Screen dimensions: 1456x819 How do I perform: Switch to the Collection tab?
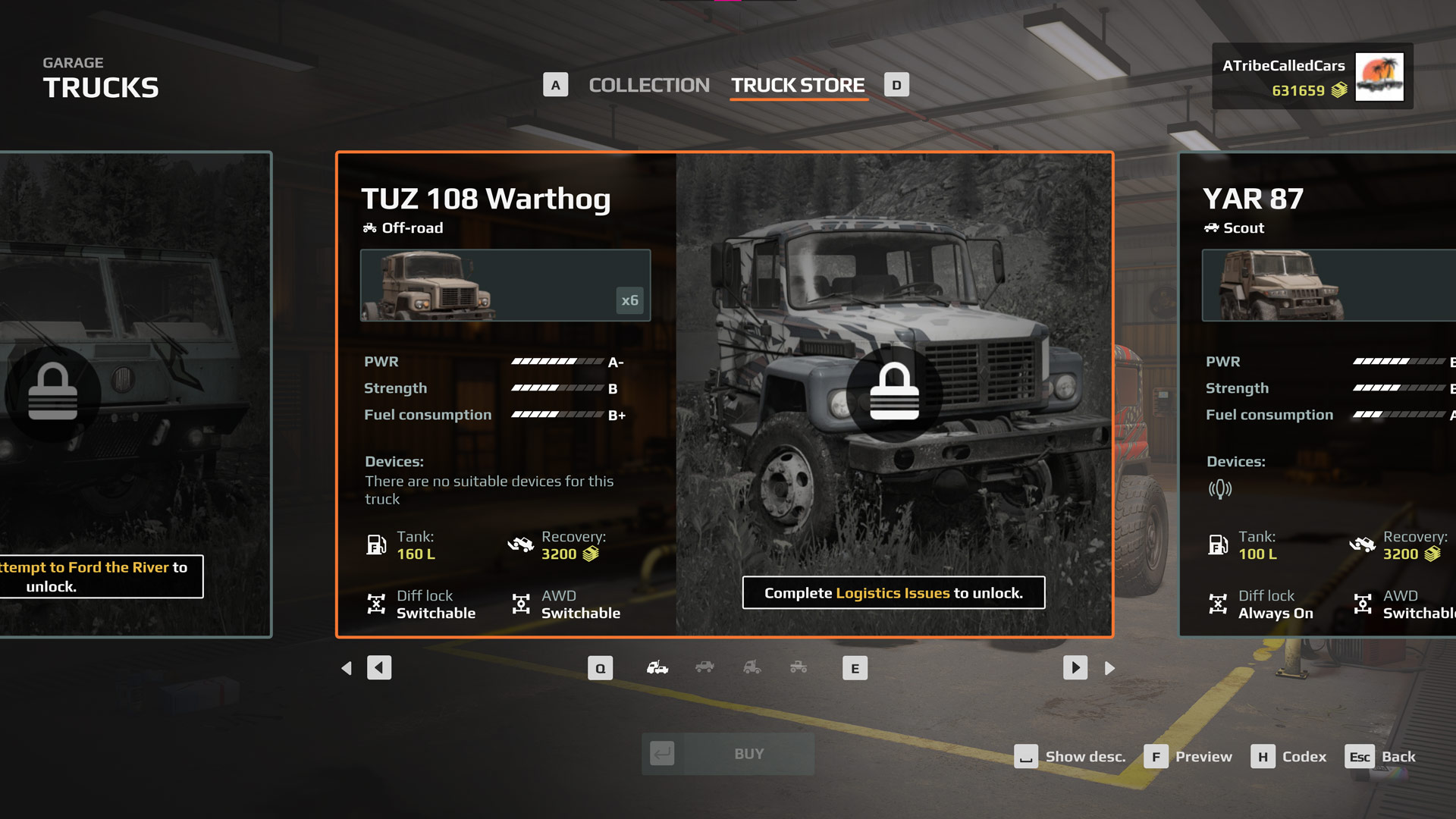pyautogui.click(x=648, y=85)
